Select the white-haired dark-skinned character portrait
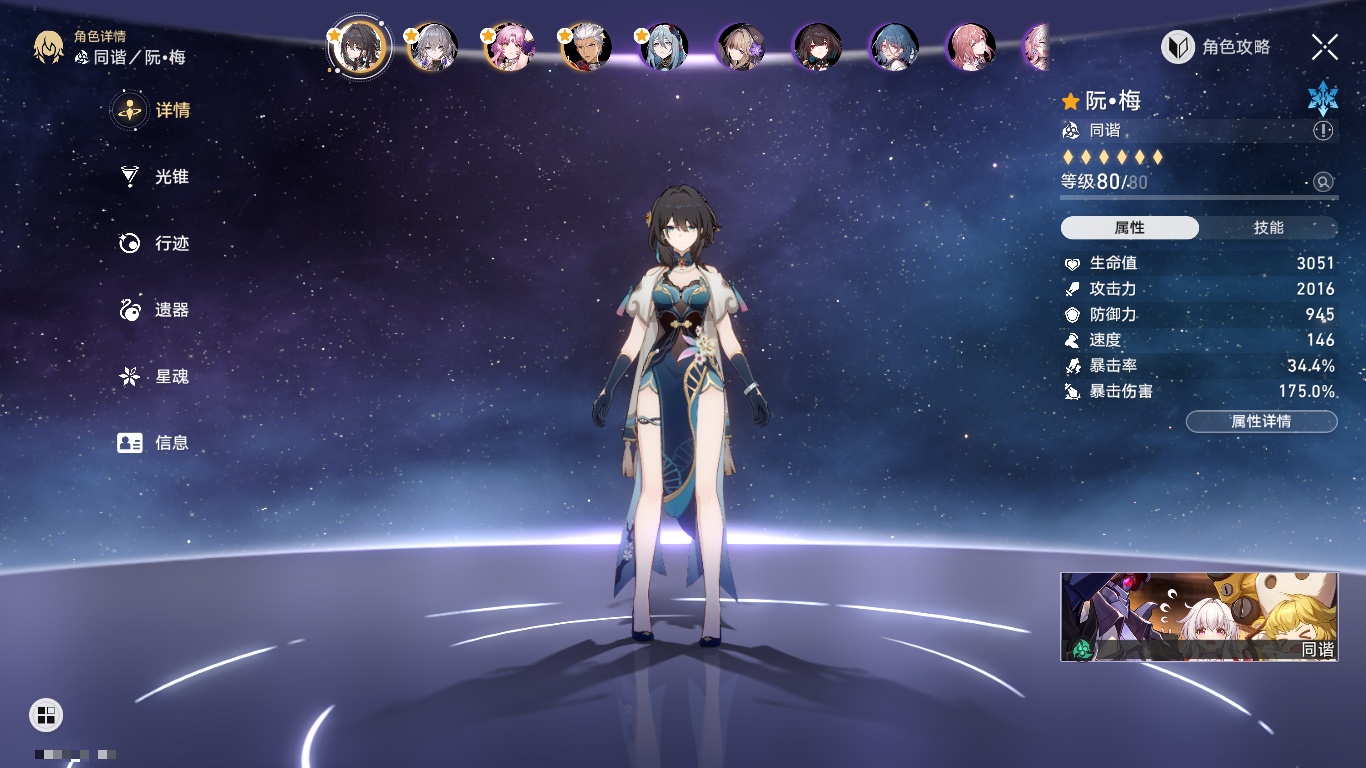 587,47
